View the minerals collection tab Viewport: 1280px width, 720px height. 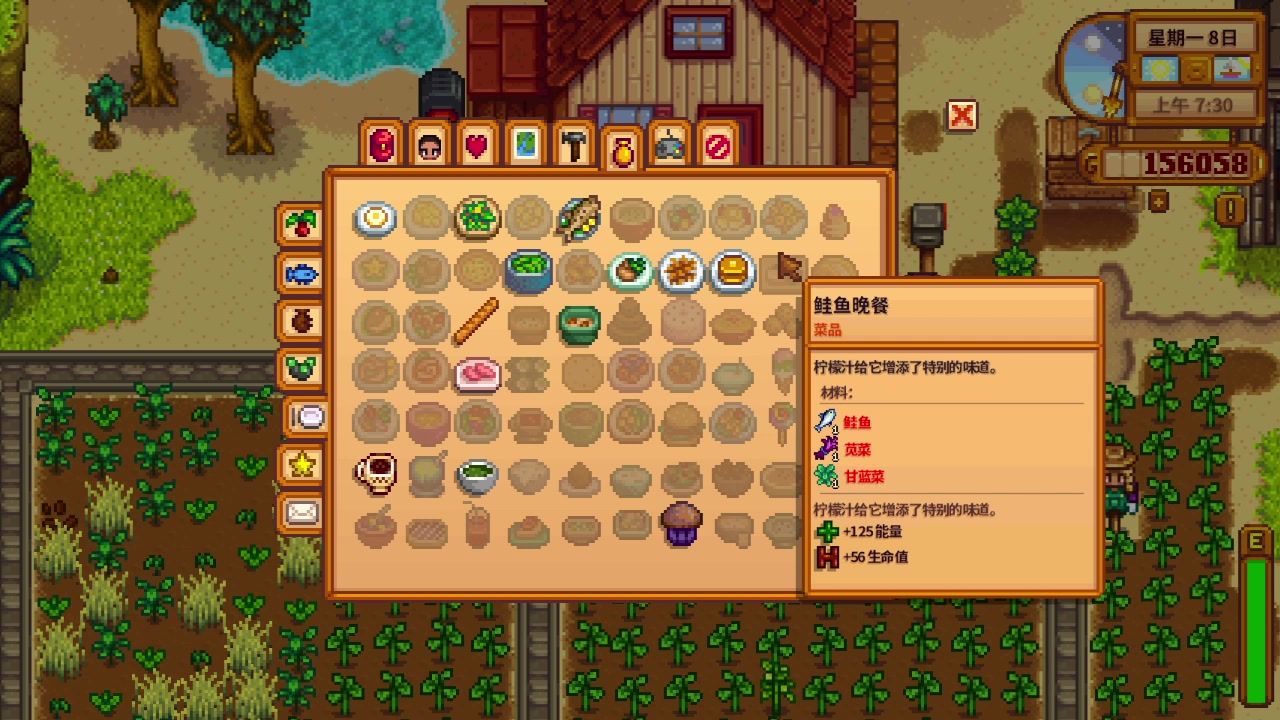301,368
